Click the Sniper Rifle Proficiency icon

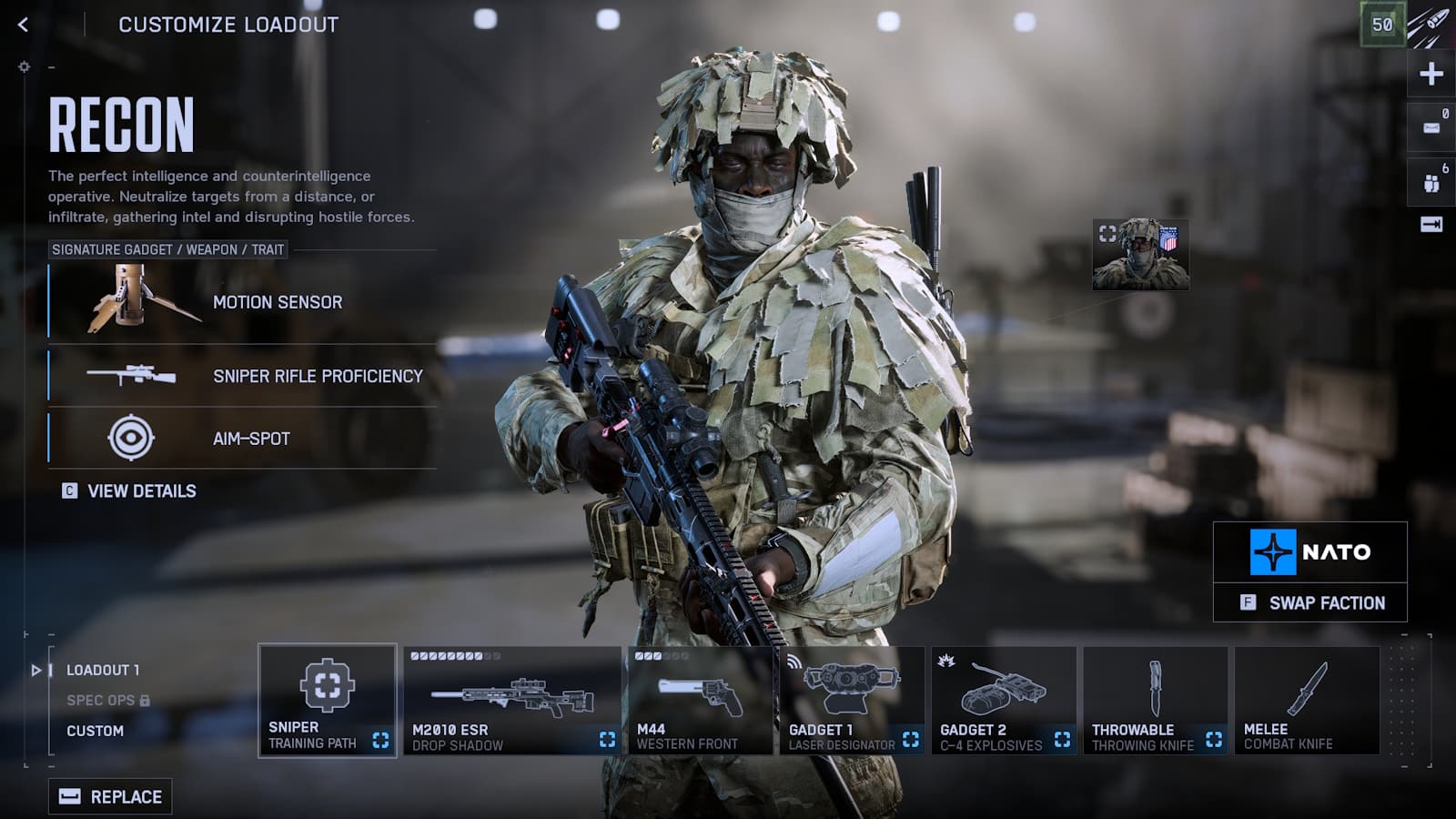coord(133,375)
